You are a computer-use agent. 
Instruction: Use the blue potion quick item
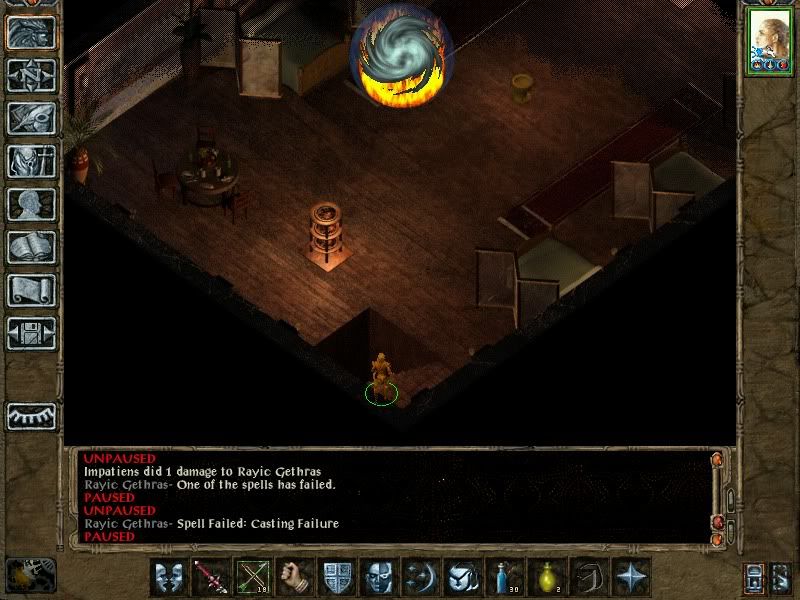coord(505,577)
